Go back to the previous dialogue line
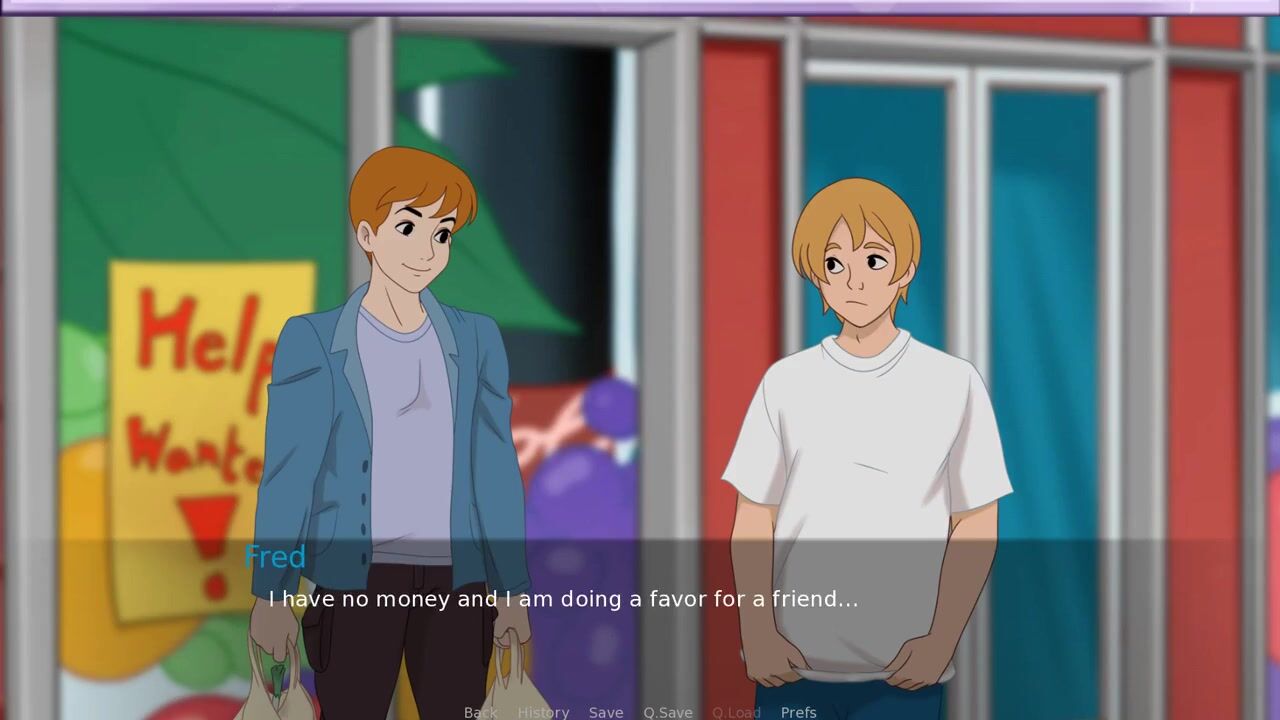Image resolution: width=1280 pixels, height=720 pixels. (480, 712)
